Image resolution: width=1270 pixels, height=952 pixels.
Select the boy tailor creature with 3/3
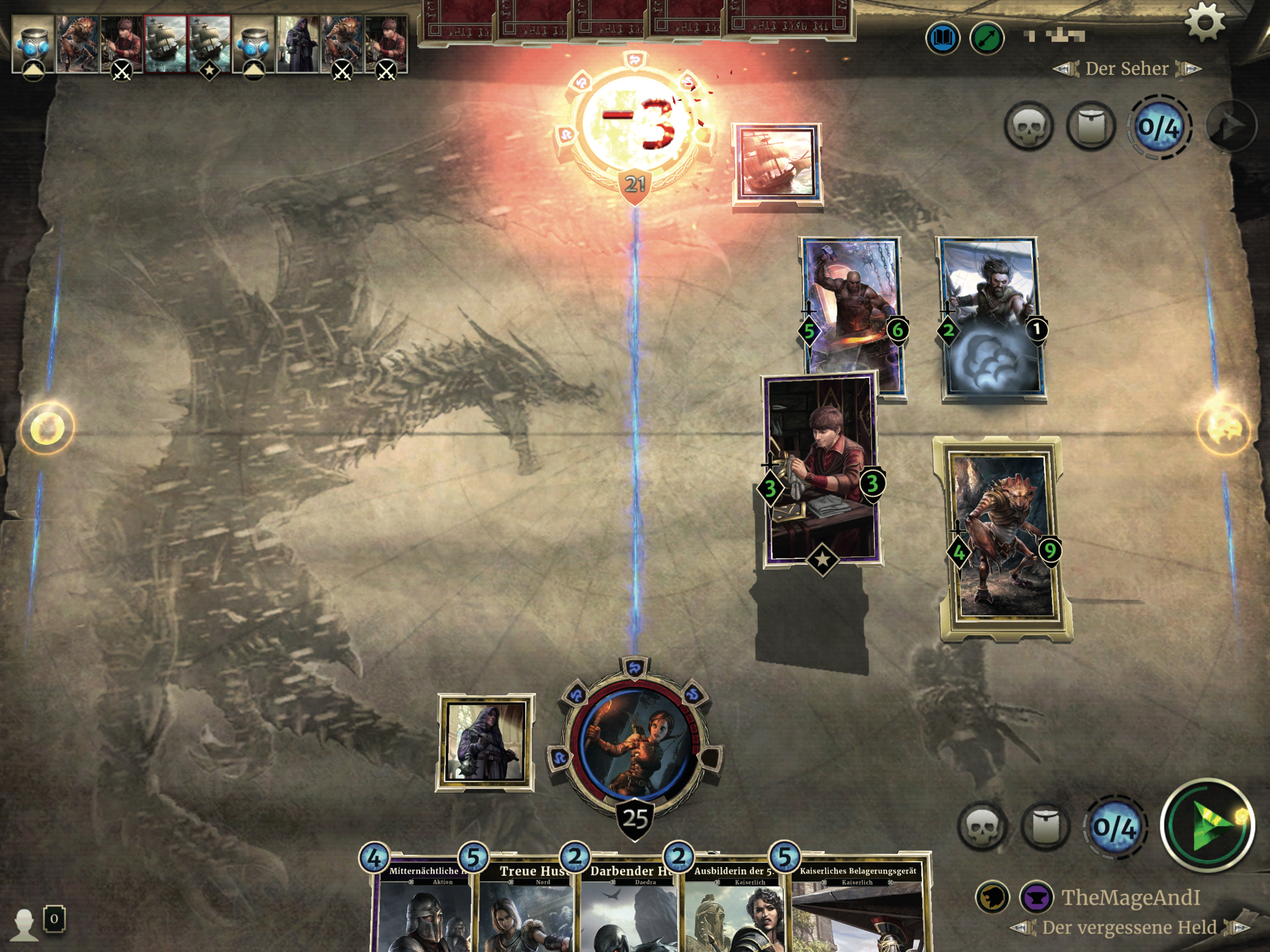(x=821, y=468)
